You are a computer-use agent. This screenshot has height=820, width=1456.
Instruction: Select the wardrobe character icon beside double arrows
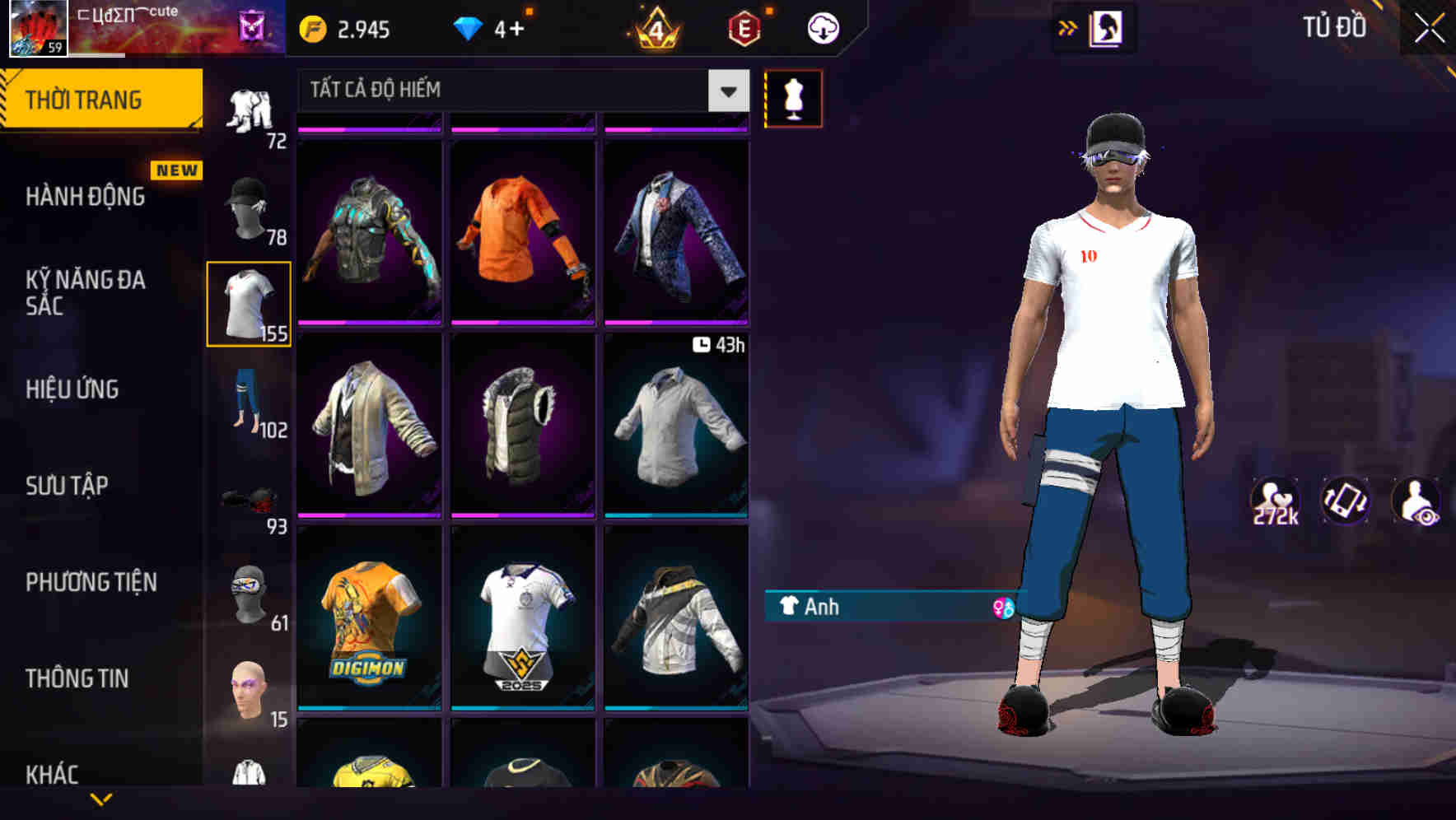click(1108, 27)
